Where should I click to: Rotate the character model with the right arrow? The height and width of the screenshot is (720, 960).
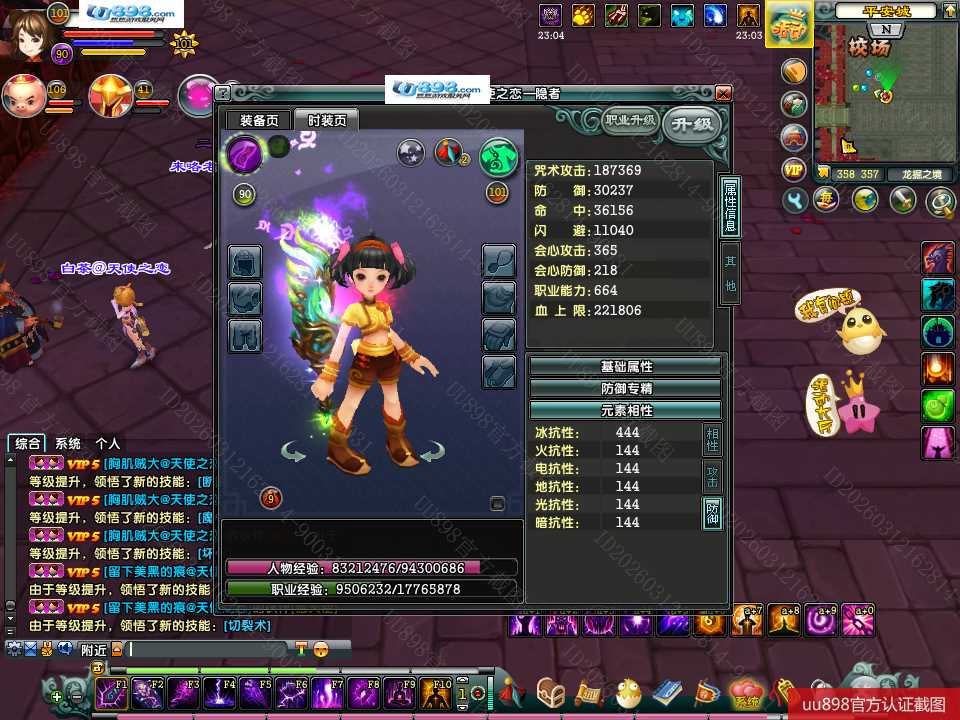[x=431, y=453]
